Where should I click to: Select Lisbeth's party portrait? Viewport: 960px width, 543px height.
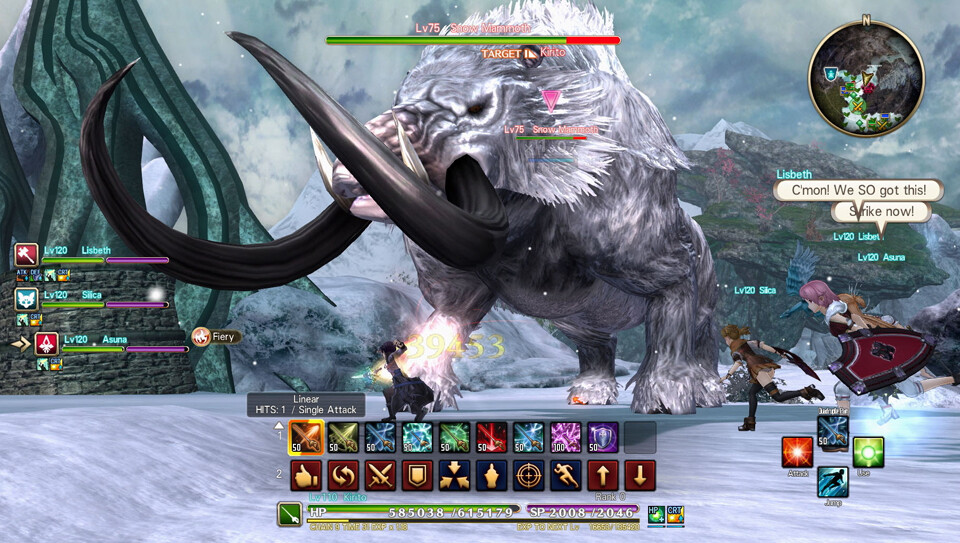(x=26, y=255)
